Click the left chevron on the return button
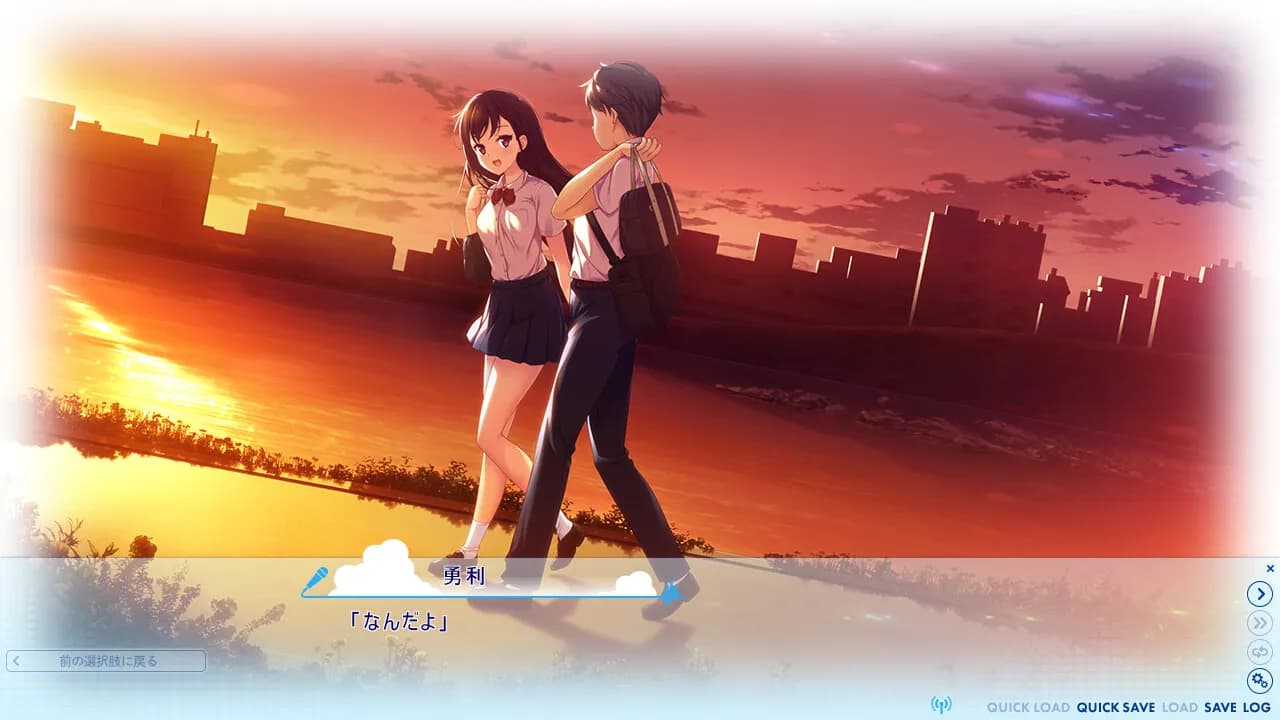The height and width of the screenshot is (720, 1280). click(x=18, y=661)
